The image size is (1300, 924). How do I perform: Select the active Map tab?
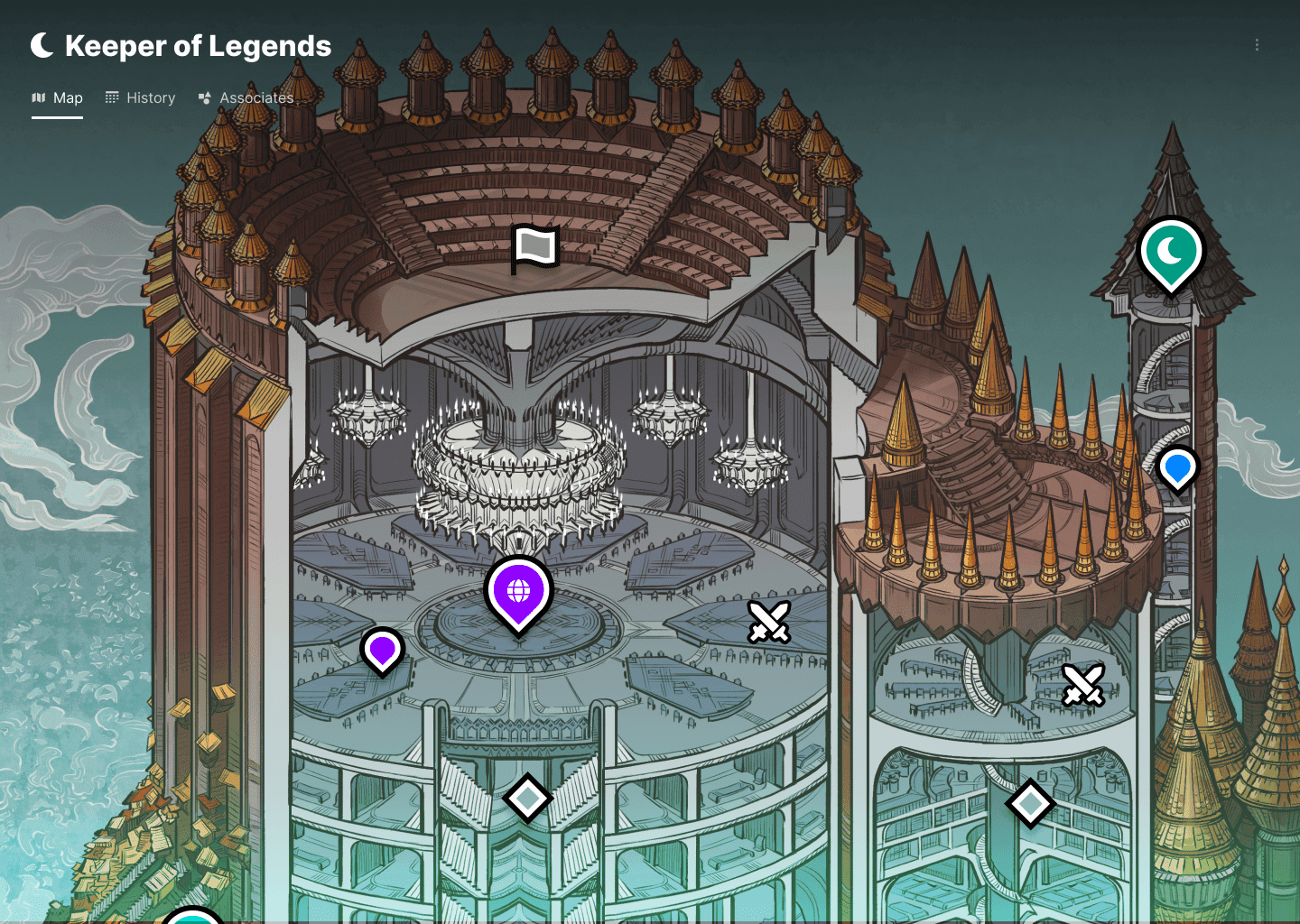(68, 97)
